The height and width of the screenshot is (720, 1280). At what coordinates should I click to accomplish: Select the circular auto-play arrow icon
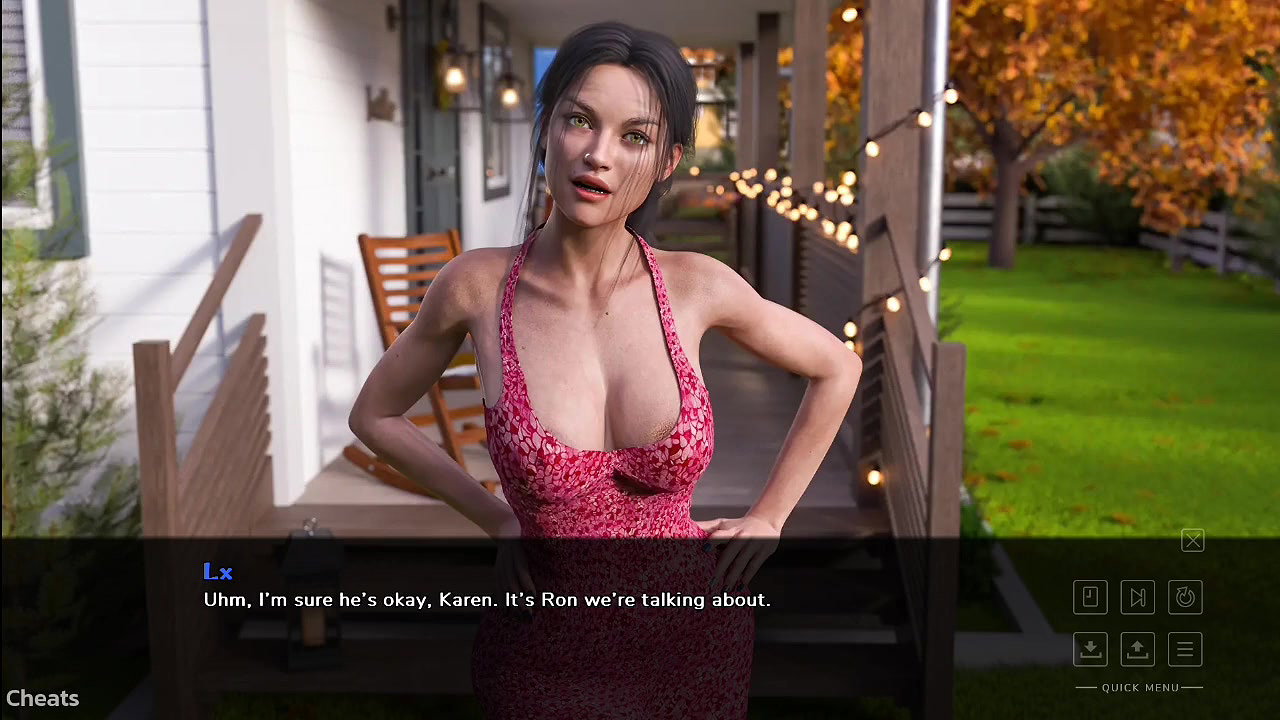click(x=1185, y=597)
